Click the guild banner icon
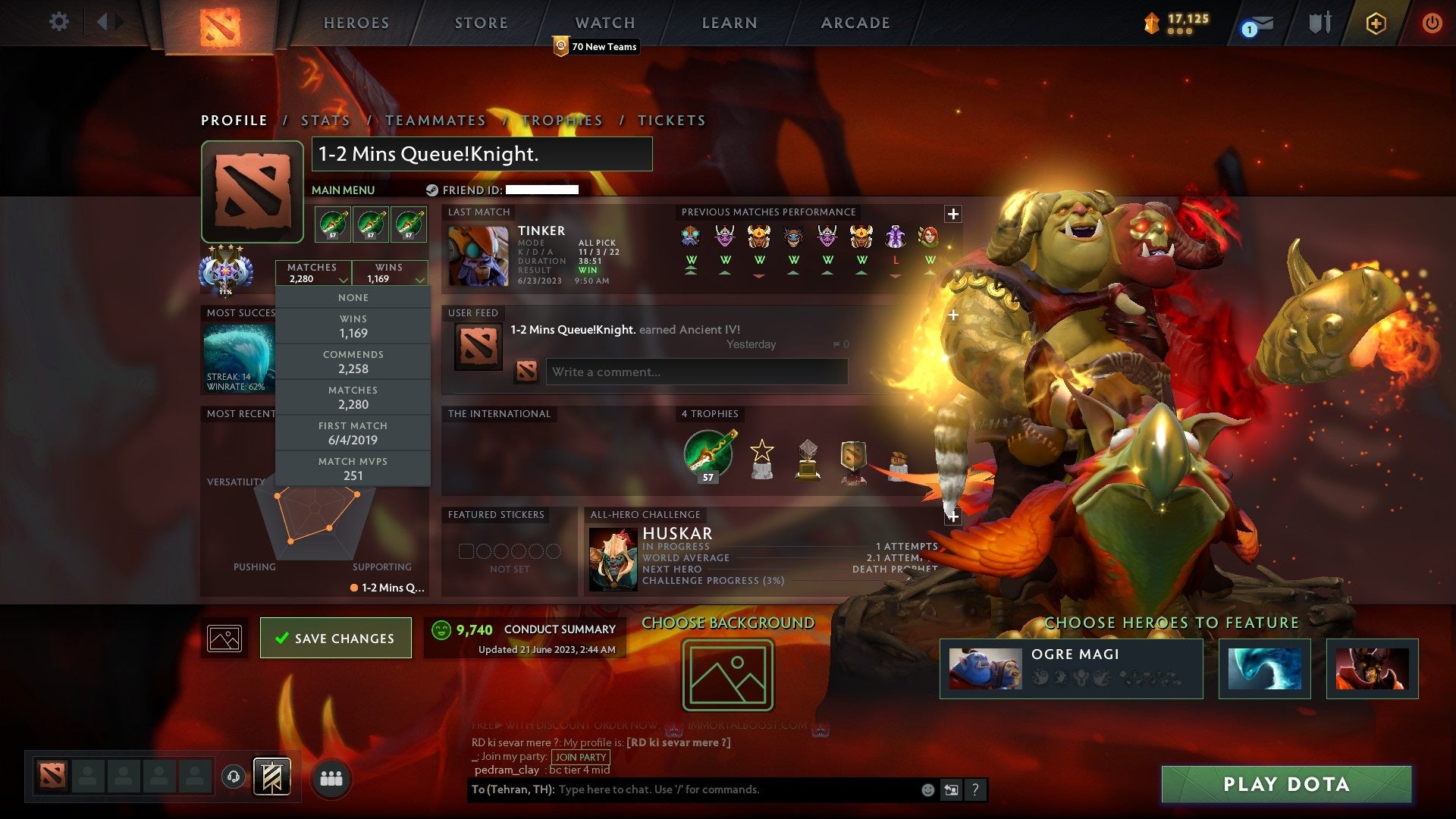Viewport: 1456px width, 819px height. 271,777
